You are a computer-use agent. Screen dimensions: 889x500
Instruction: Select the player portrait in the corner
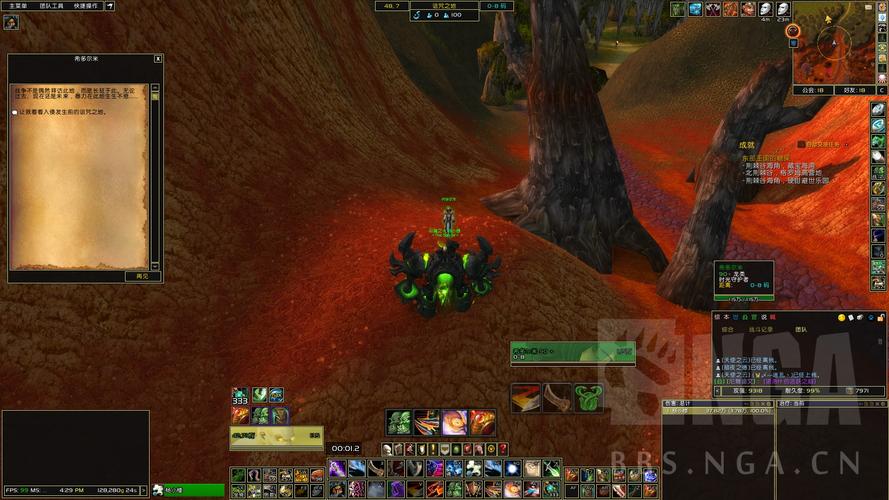click(11, 22)
